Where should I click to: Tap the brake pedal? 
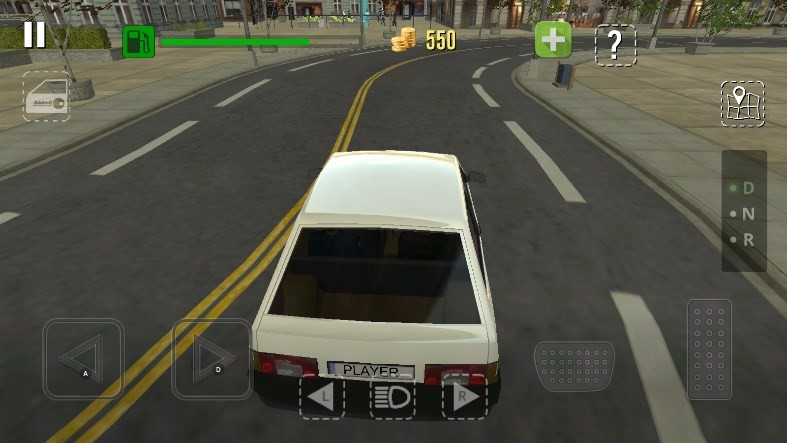coord(574,365)
